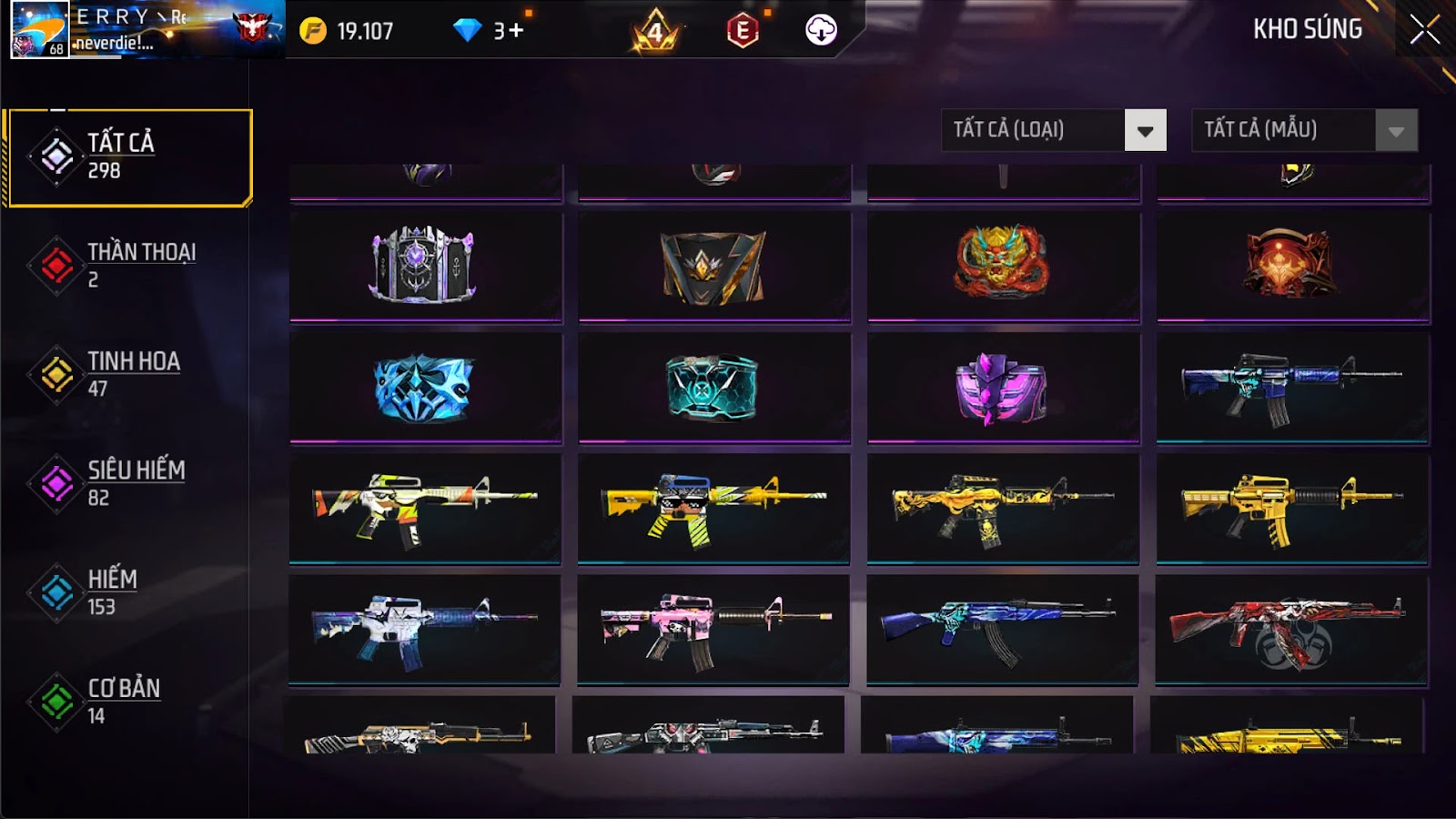This screenshot has width=1456, height=819.
Task: Pick the purple and silver gate crate
Action: pyautogui.click(x=423, y=265)
